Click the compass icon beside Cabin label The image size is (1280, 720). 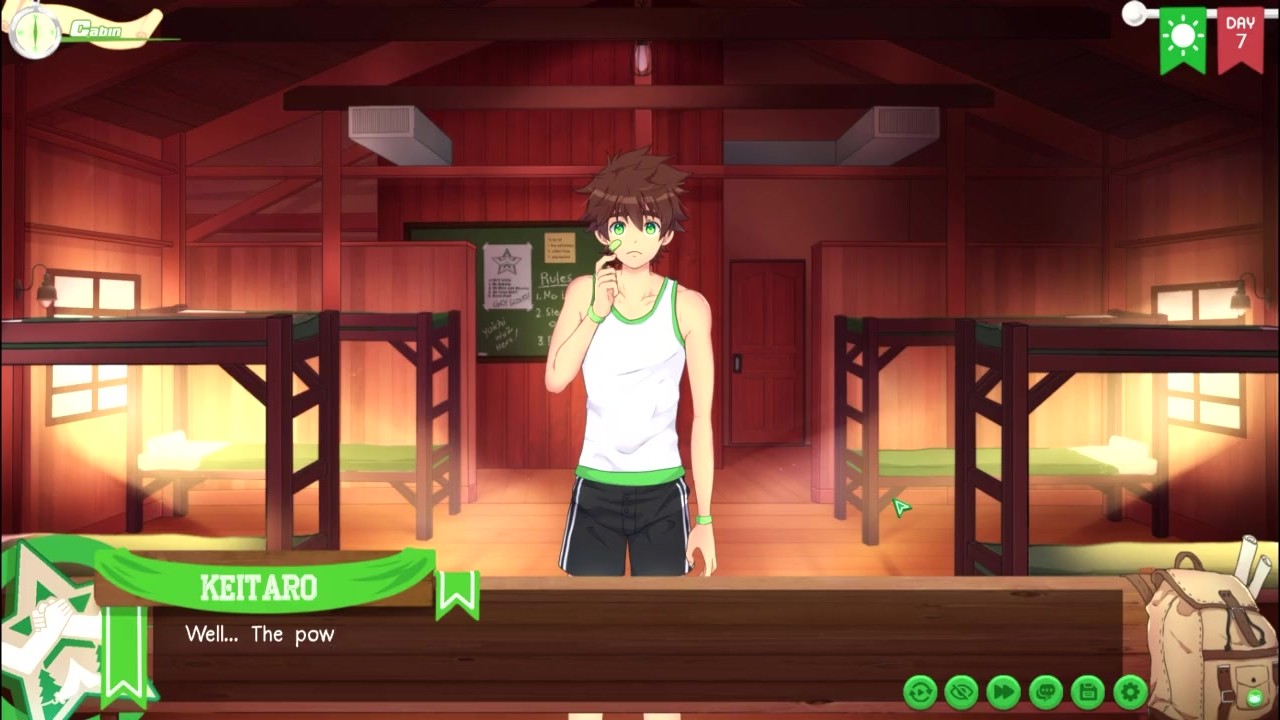35,32
